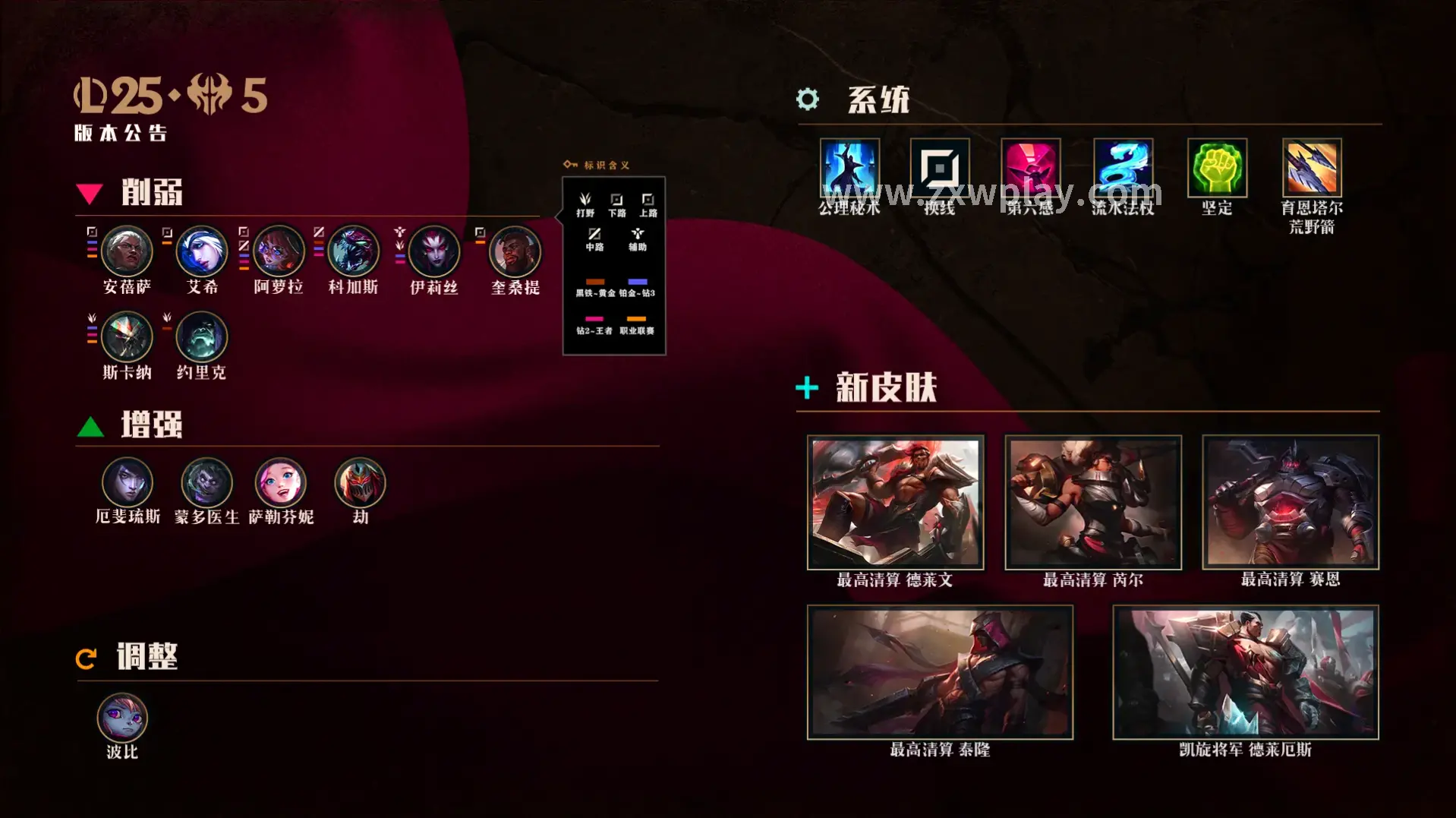Expand the 削弱 nerfs section

point(149,194)
